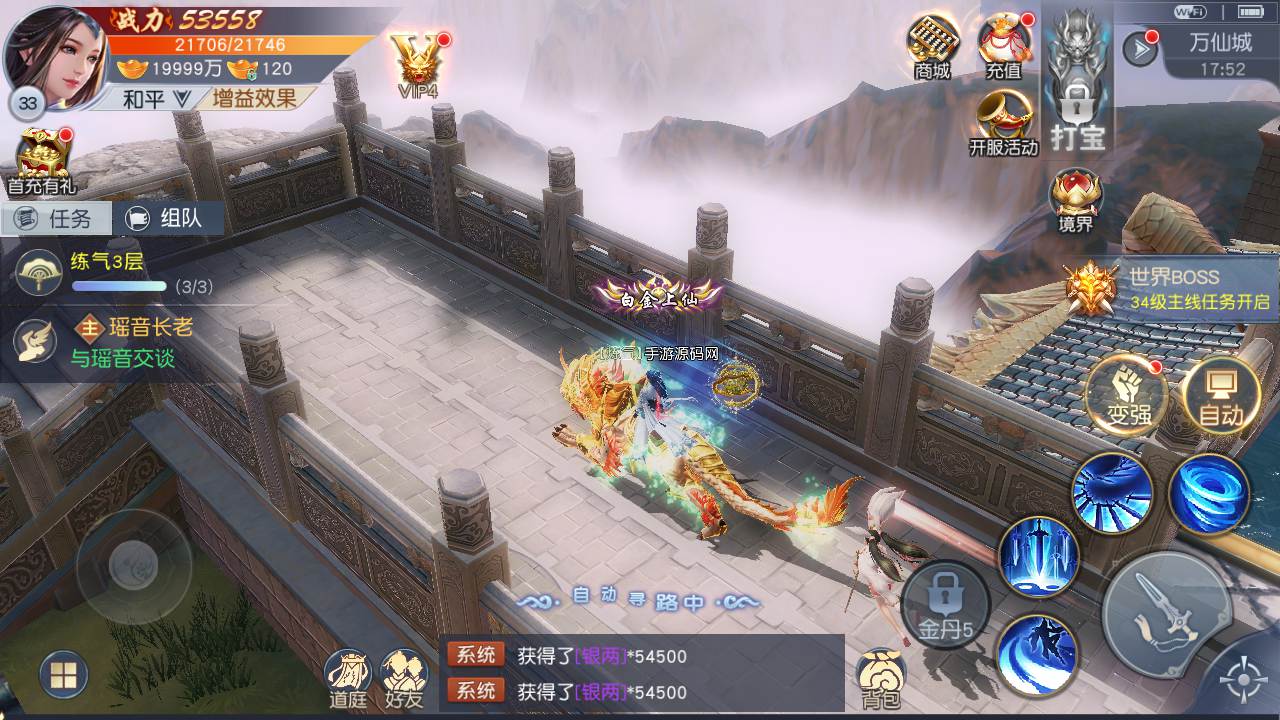Attack with the sword basic-attack button
The image size is (1280, 720).
coord(1166,614)
